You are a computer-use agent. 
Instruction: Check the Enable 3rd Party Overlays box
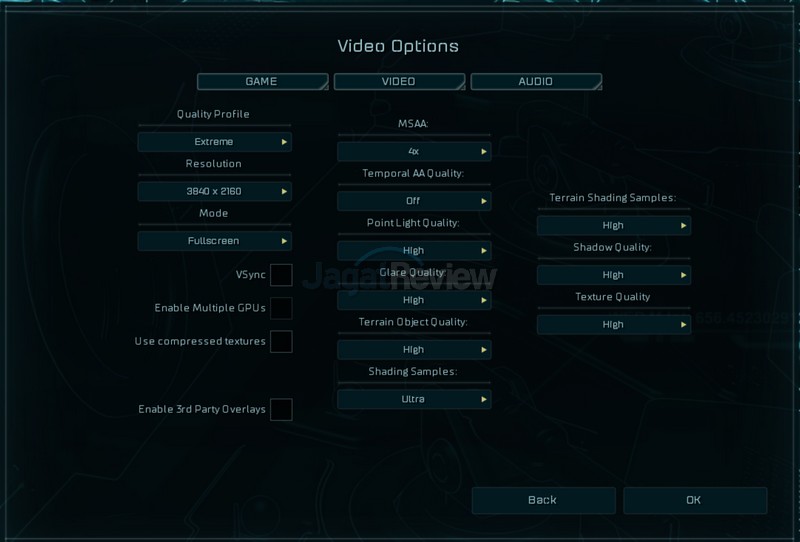pos(281,409)
